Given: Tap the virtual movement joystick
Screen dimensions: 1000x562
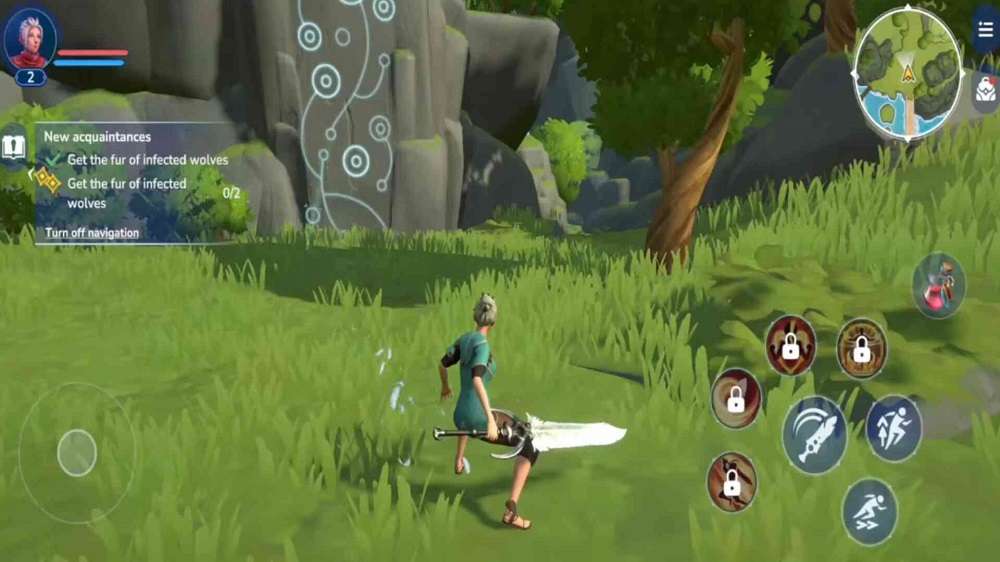Looking at the screenshot, I should pyautogui.click(x=77, y=453).
